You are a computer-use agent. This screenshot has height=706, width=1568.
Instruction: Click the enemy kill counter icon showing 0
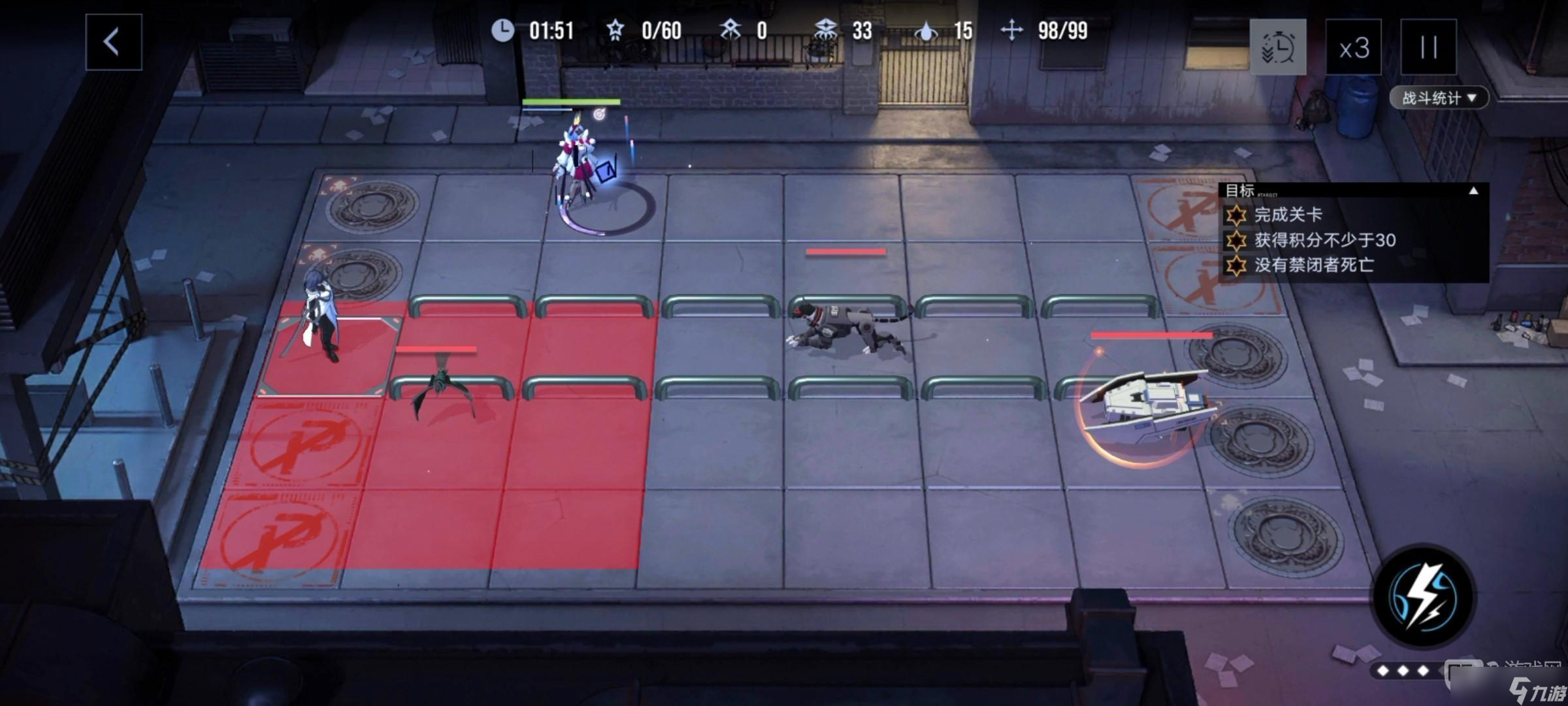(732, 30)
